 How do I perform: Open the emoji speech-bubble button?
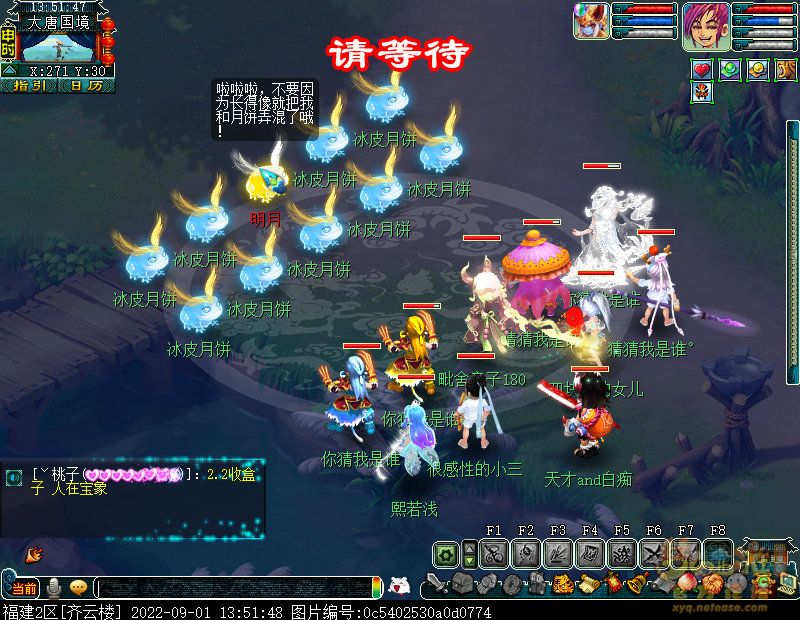pyautogui.click(x=78, y=588)
